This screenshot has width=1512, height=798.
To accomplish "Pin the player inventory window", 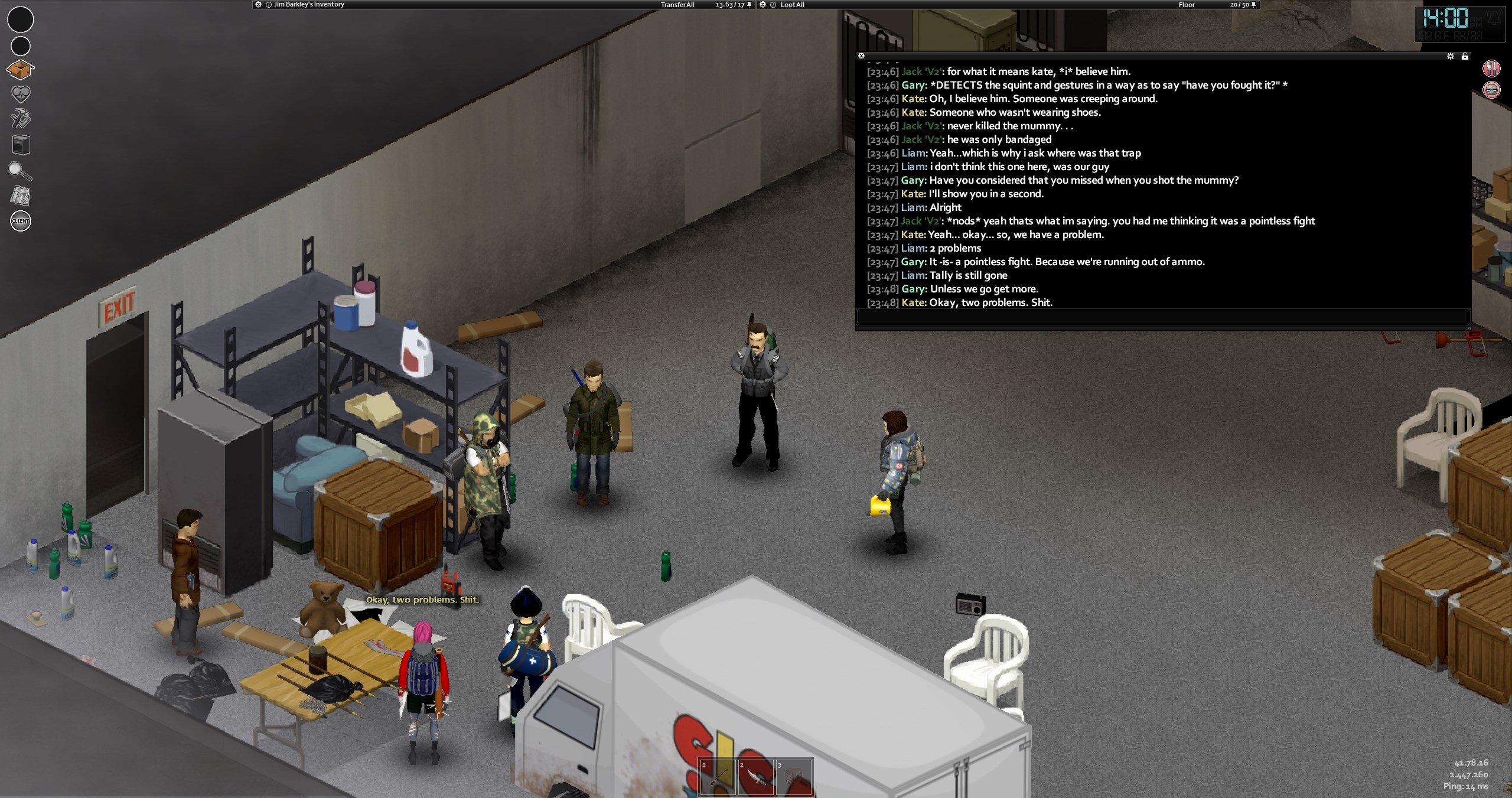I will [x=750, y=5].
